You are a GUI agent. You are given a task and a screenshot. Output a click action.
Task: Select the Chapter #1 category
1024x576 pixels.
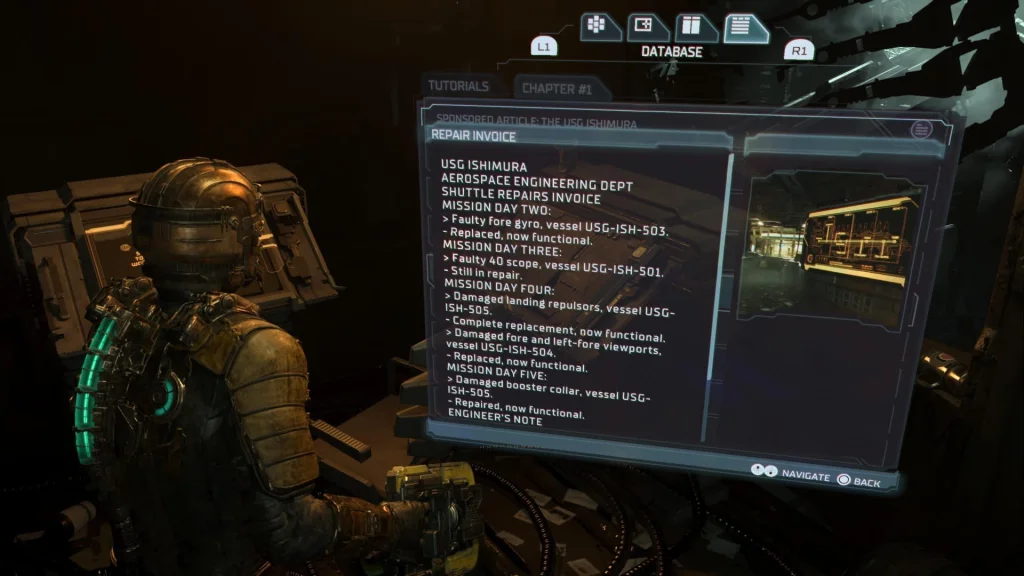[557, 89]
